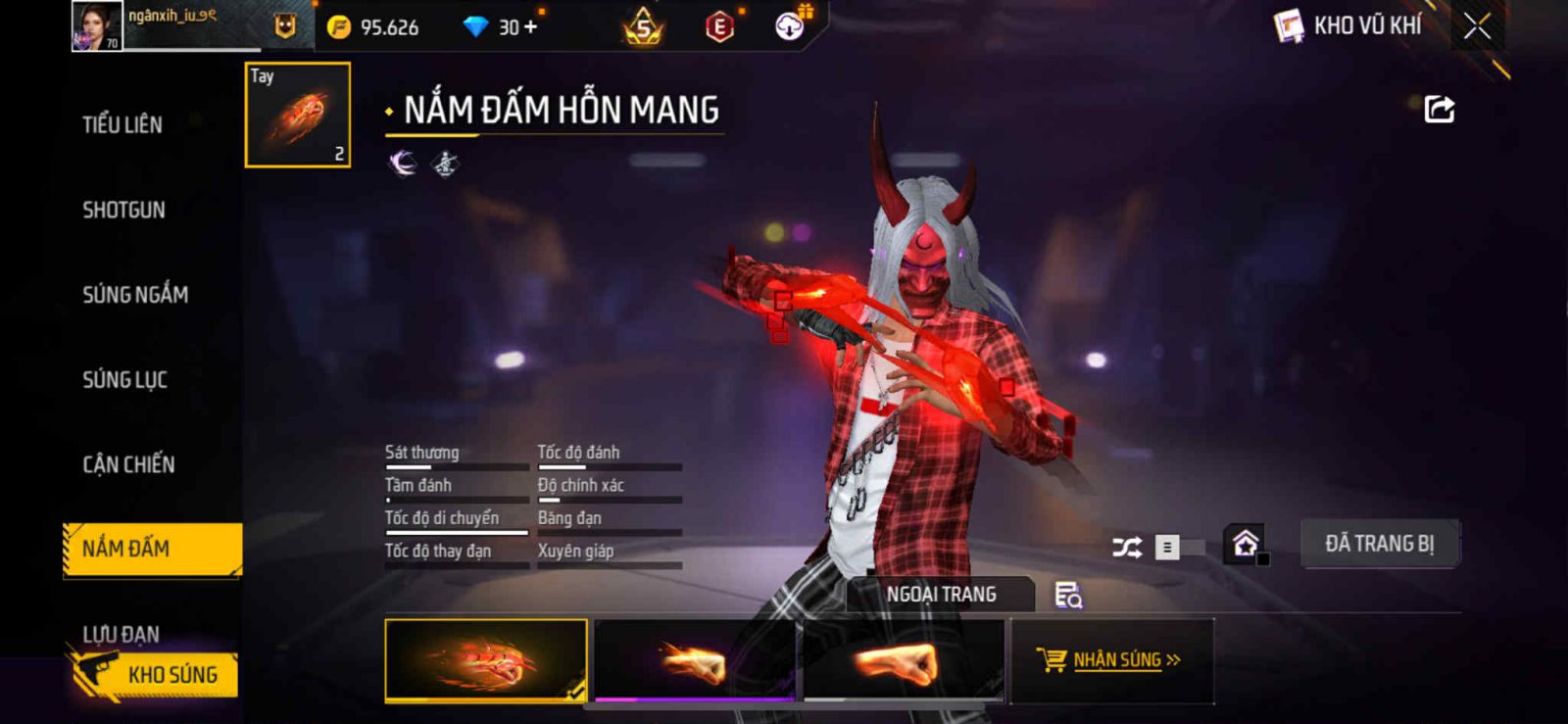This screenshot has width=1568, height=724.
Task: Switch to the Tiểu Liên weapon category
Action: 122,124
